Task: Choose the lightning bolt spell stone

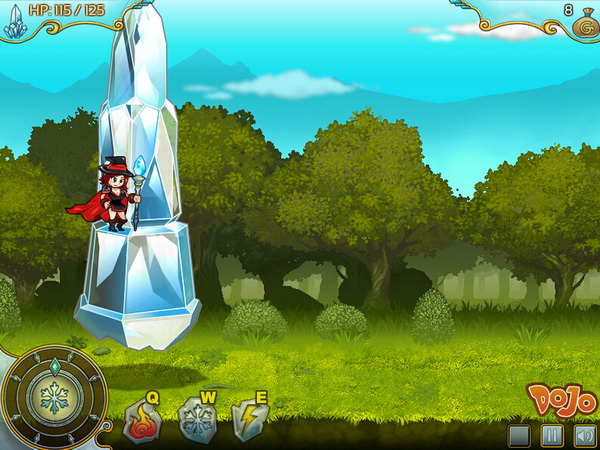Action: [x=248, y=420]
